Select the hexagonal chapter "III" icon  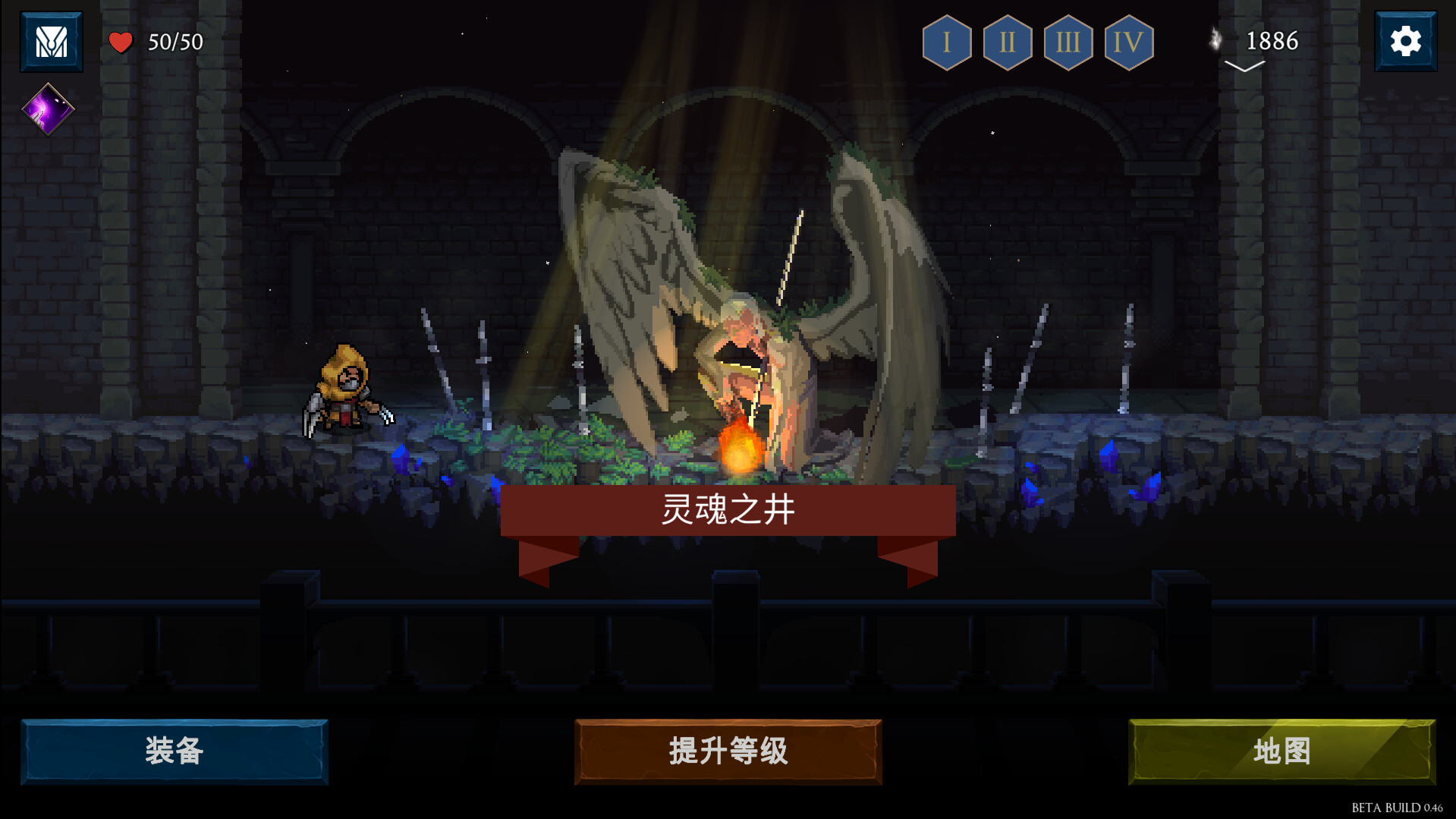[x=1068, y=43]
